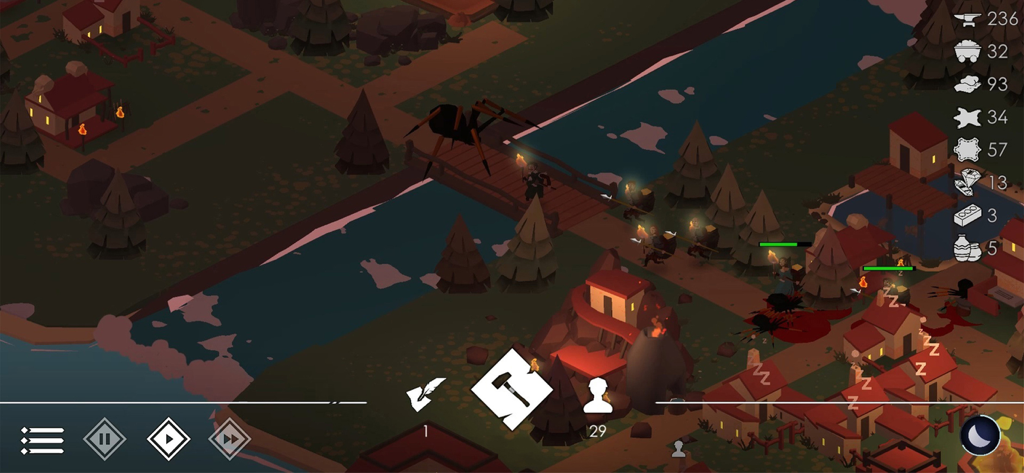Viewport: 1024px width, 473px height.
Task: Select the pottery jars resource icon
Action: [966, 248]
